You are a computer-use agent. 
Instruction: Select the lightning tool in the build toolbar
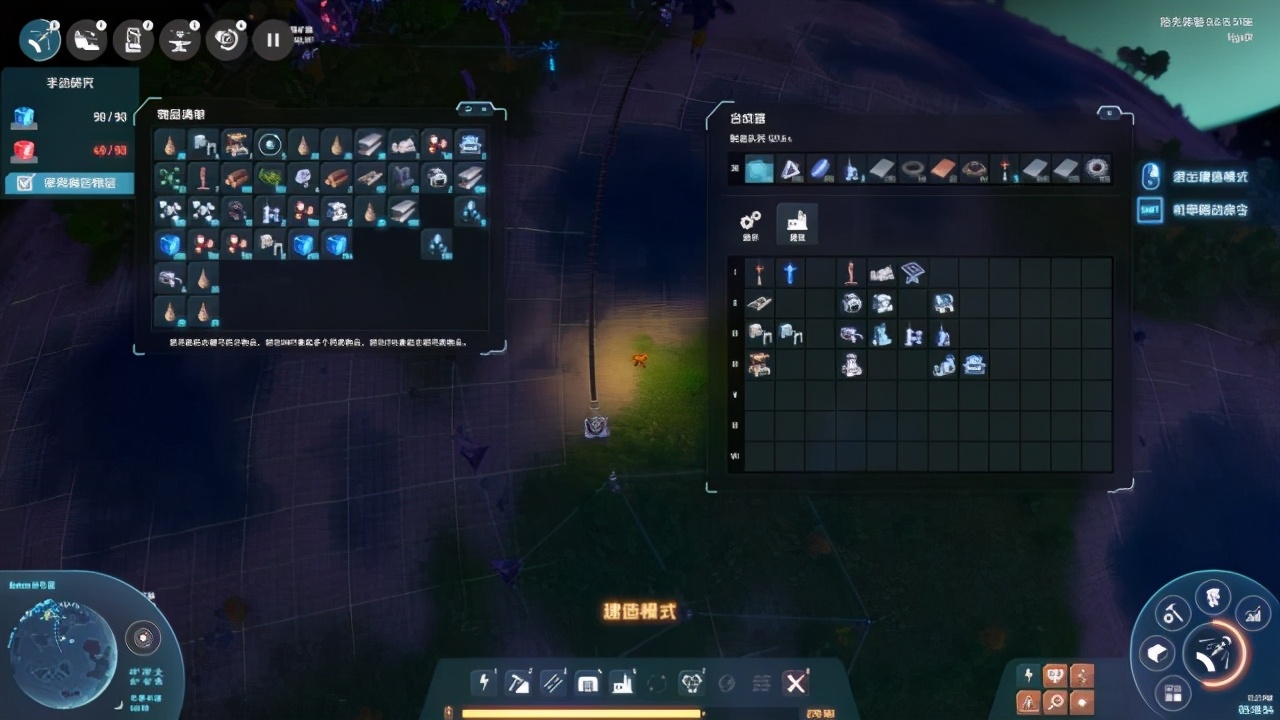[x=485, y=682]
